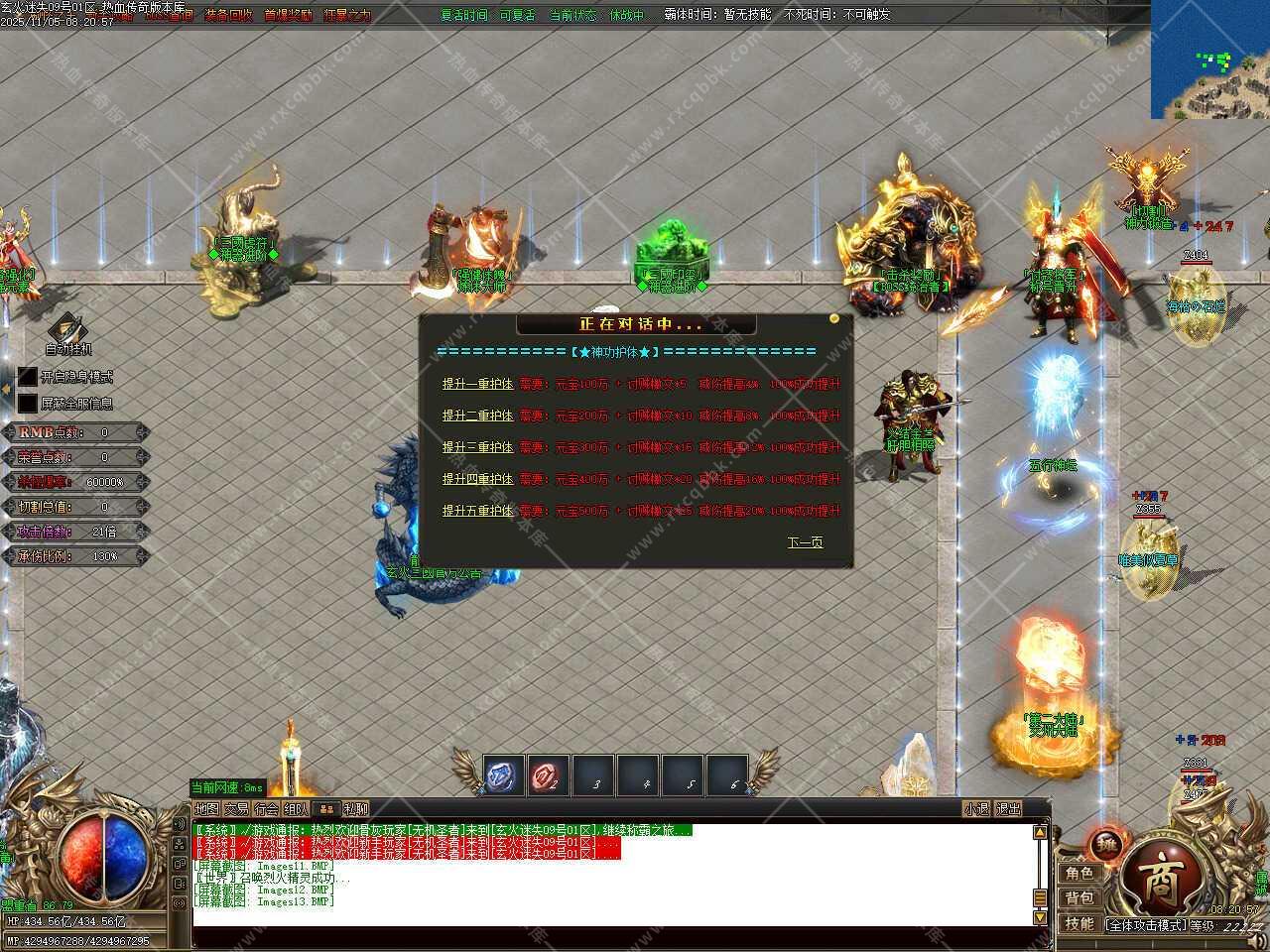The height and width of the screenshot is (952, 1270).
Task: Select the 提升二重护体 upgrade option
Action: [x=477, y=416]
